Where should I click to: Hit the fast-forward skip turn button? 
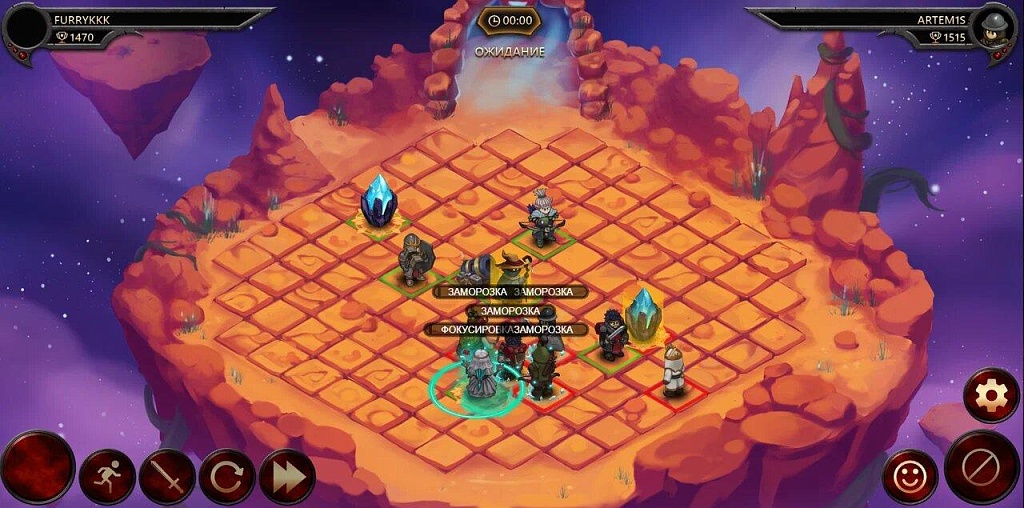tap(287, 477)
